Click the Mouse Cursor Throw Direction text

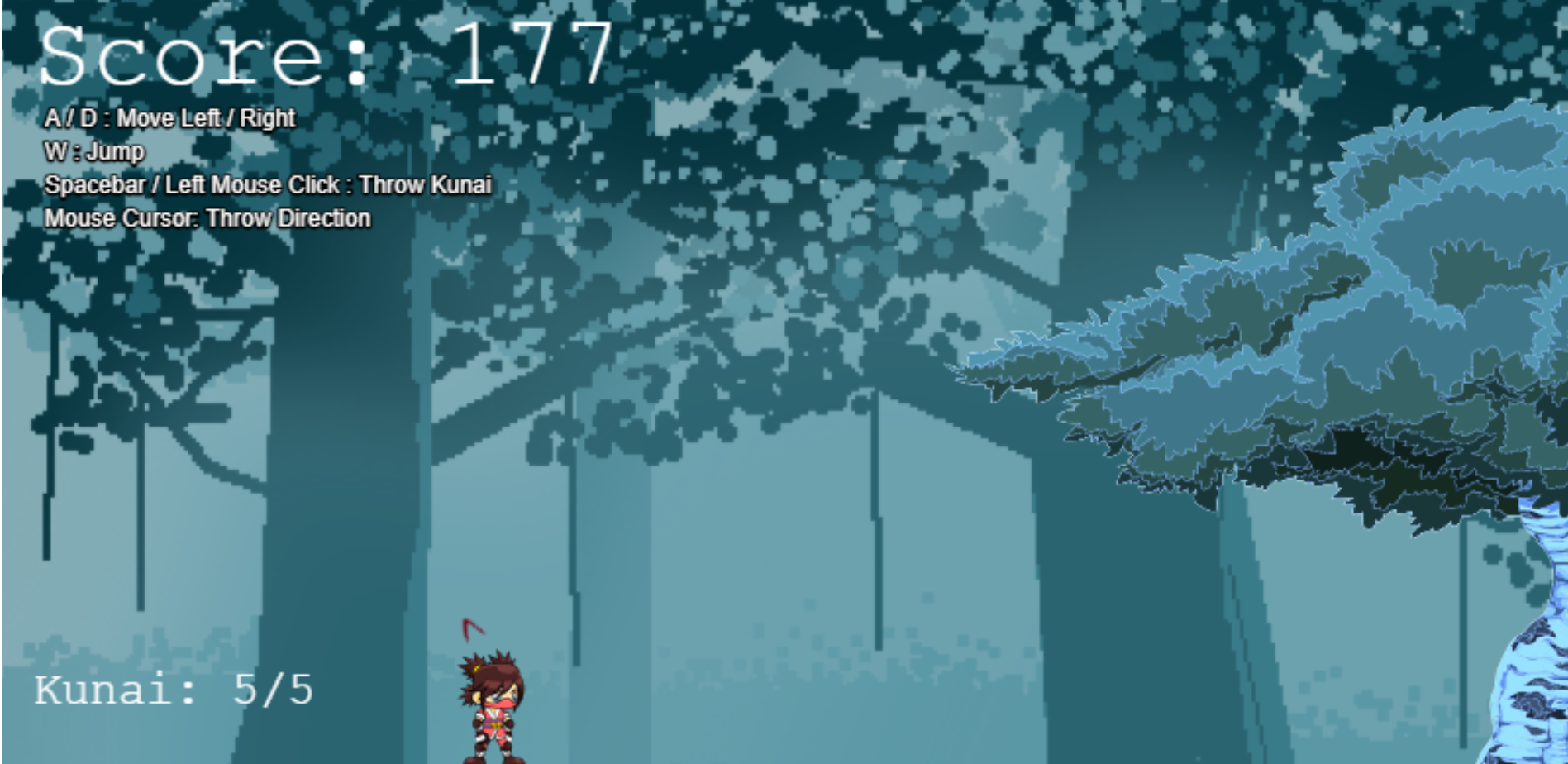[x=208, y=219]
